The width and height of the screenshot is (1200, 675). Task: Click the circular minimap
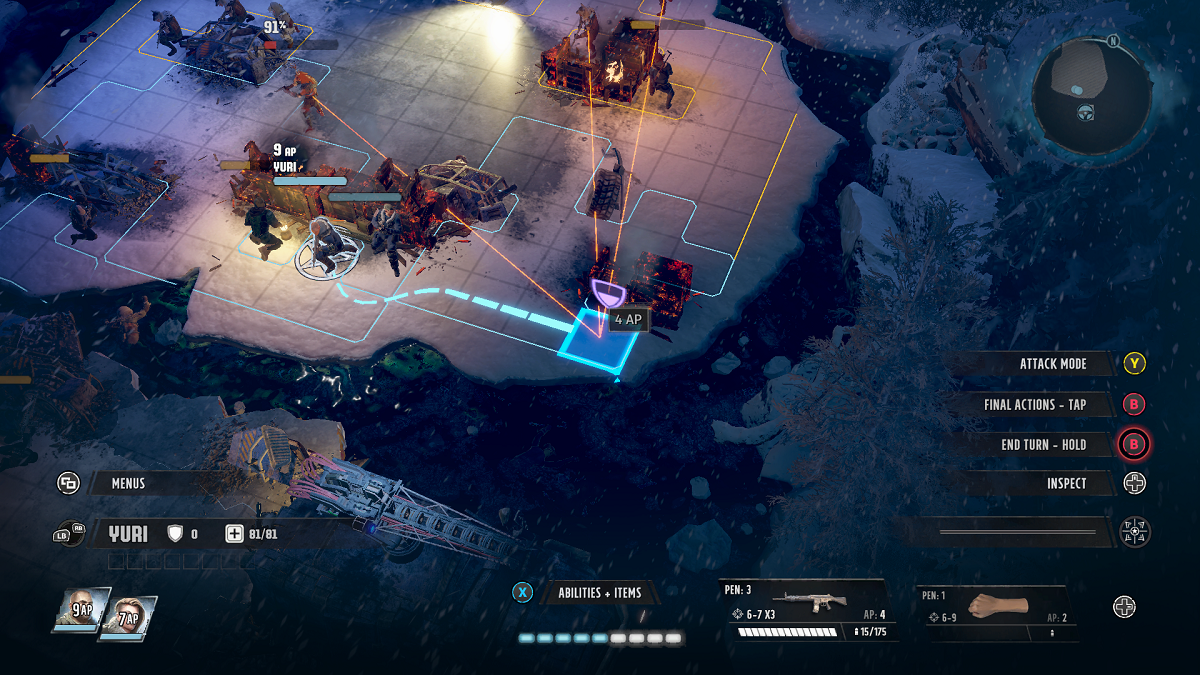pyautogui.click(x=1091, y=96)
